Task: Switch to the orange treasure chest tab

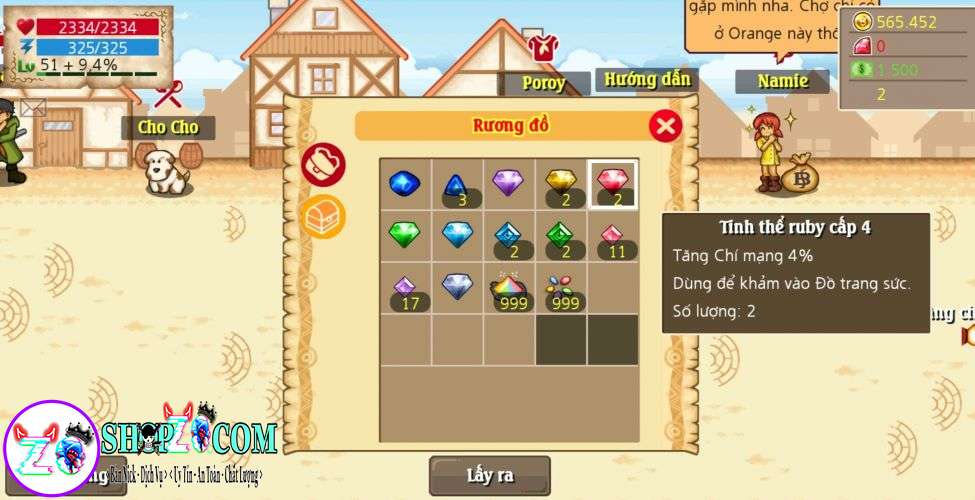Action: tap(323, 216)
